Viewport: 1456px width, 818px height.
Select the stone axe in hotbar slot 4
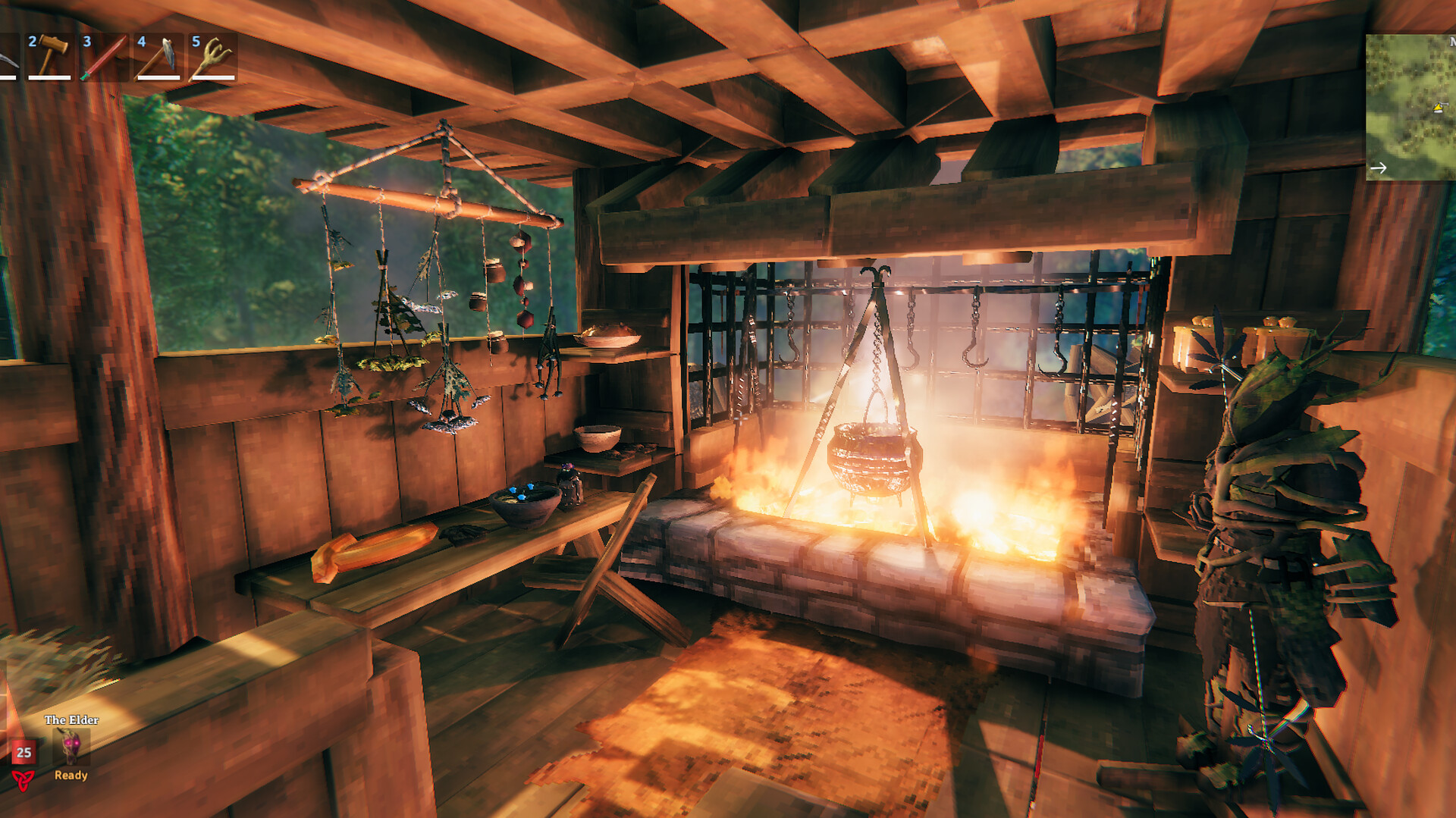[x=158, y=55]
